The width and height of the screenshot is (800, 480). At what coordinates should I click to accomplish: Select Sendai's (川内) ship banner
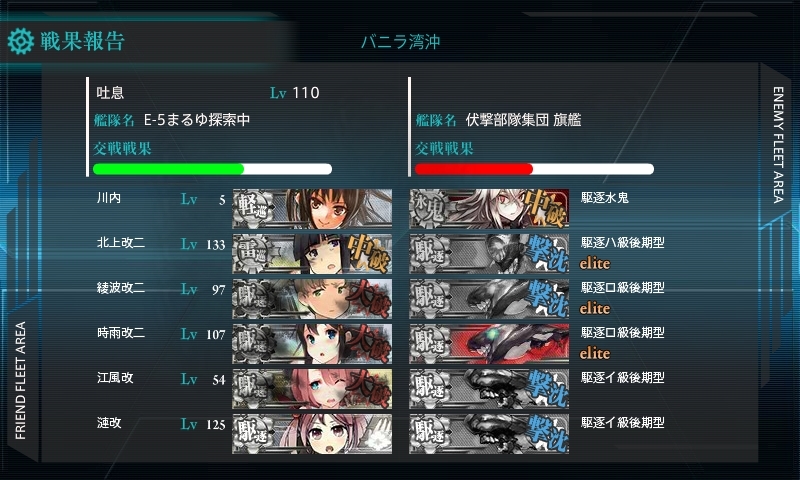311,207
